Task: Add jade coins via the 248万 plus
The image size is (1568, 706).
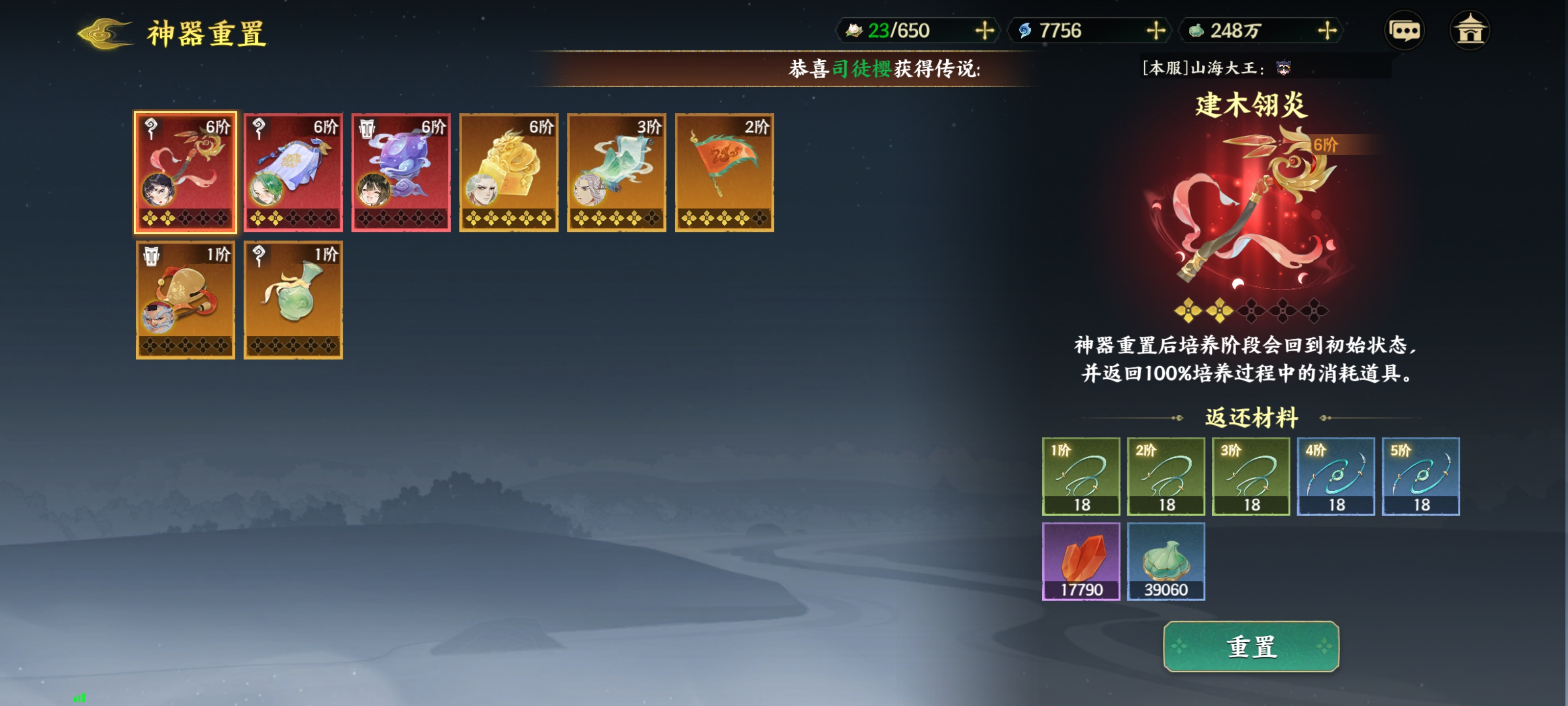Action: click(x=1326, y=30)
